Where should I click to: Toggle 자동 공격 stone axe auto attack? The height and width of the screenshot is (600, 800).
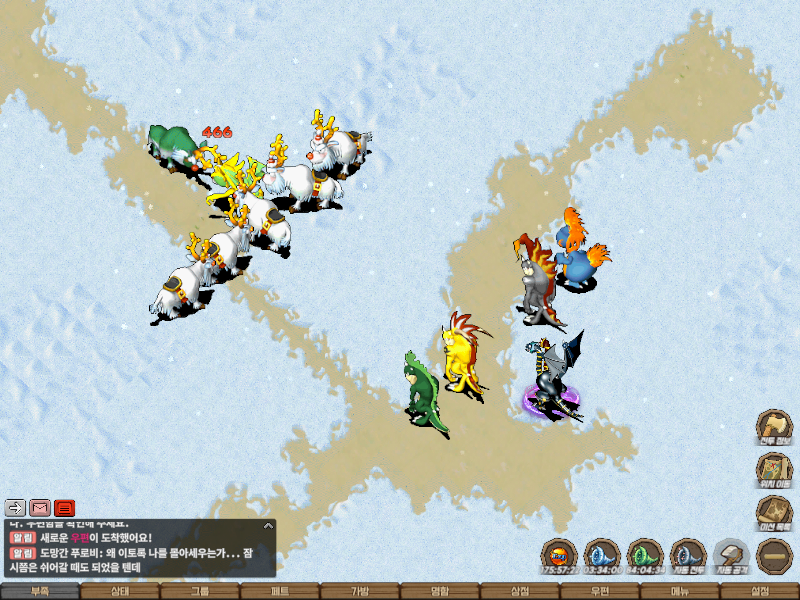pyautogui.click(x=731, y=554)
